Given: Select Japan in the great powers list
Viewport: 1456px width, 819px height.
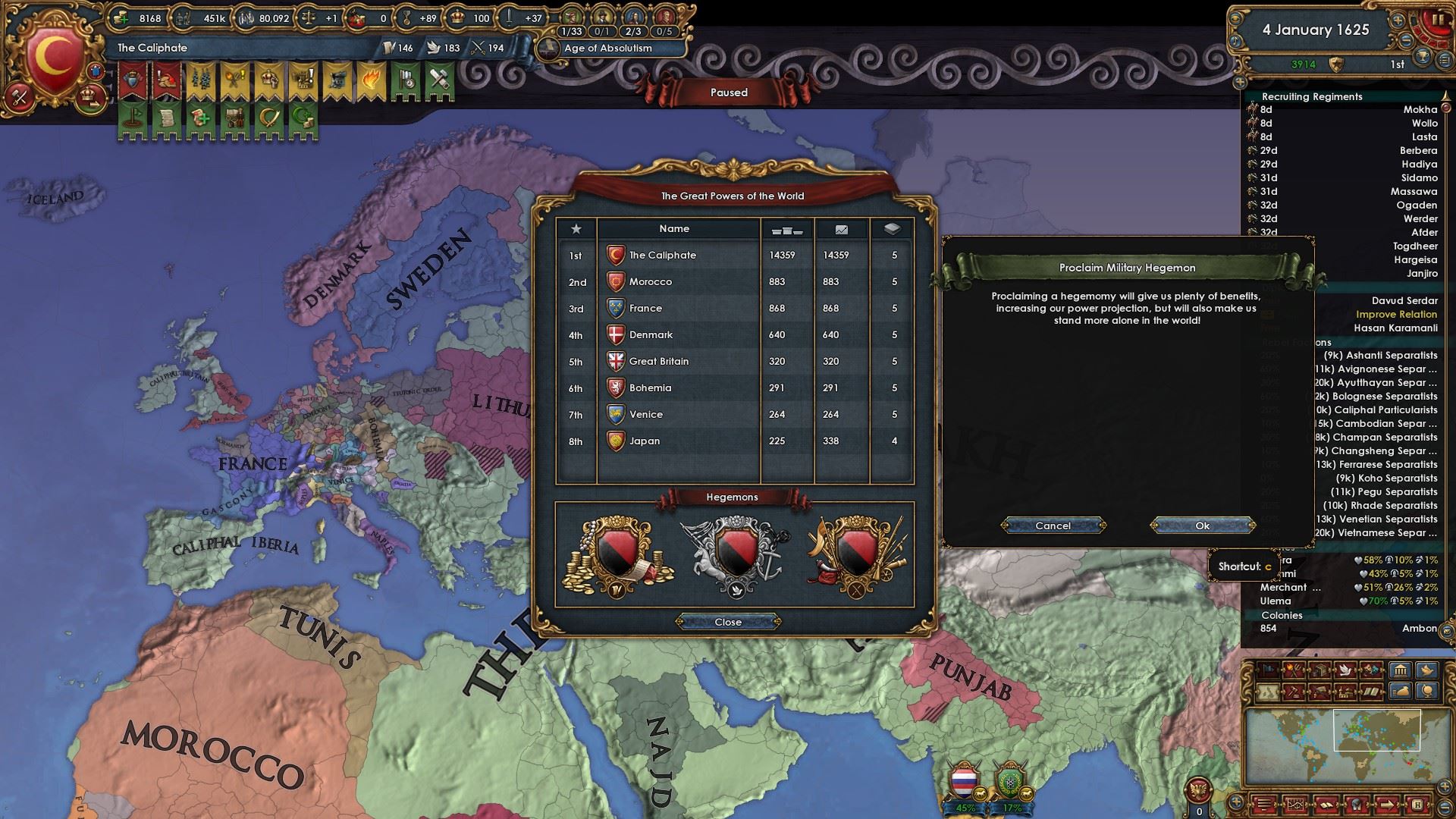Looking at the screenshot, I should tap(644, 441).
